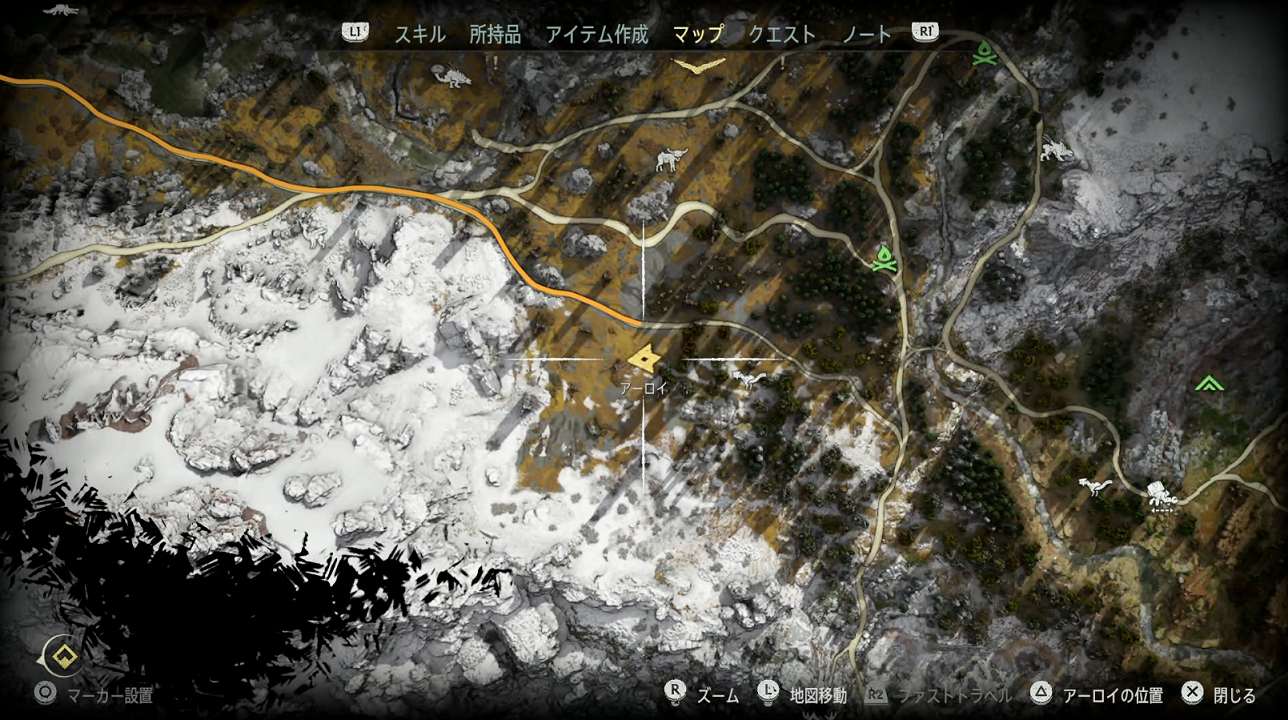Open the クエスト tab

click(x=781, y=33)
